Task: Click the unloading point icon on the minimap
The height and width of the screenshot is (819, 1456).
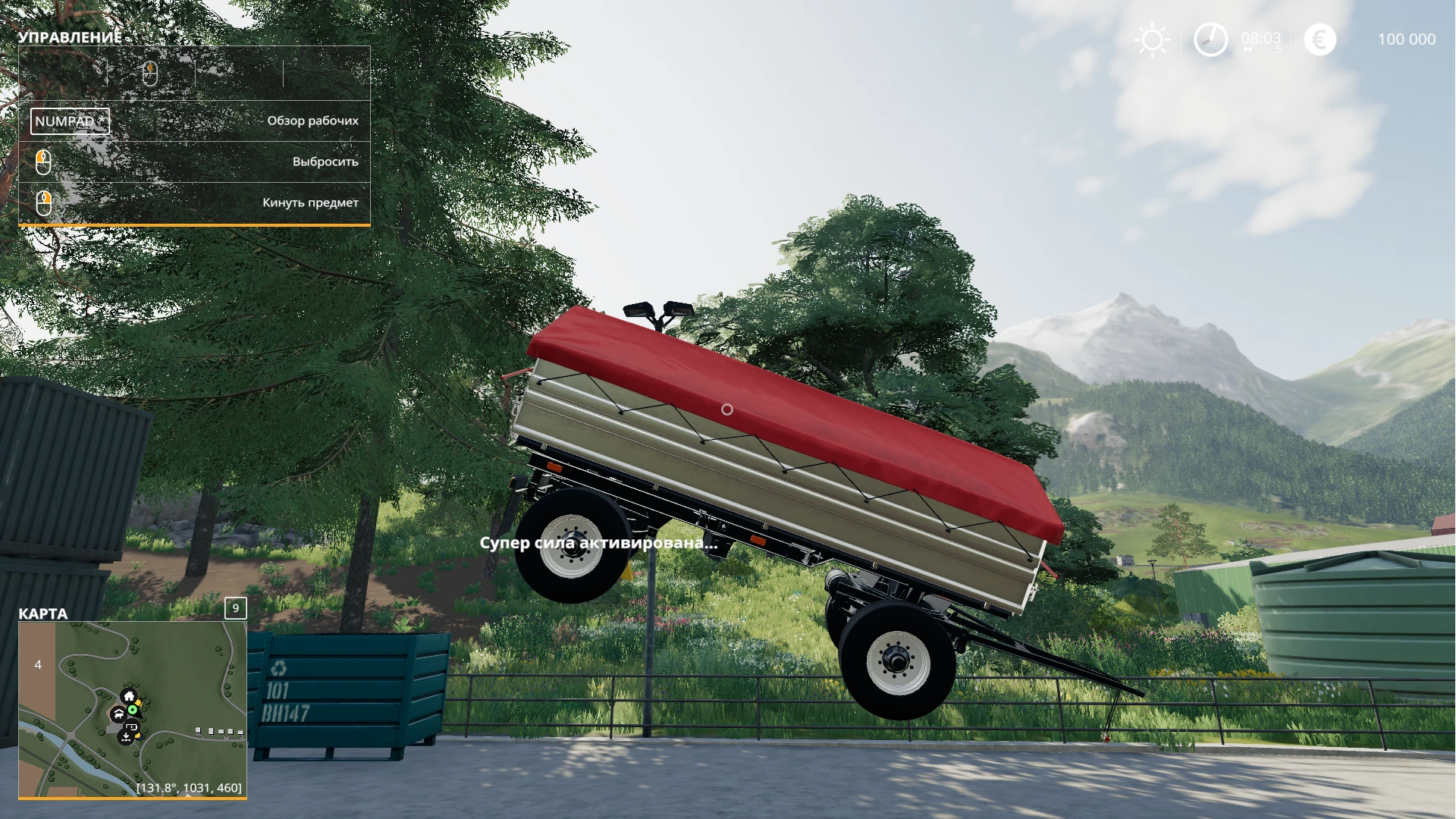Action: click(125, 738)
